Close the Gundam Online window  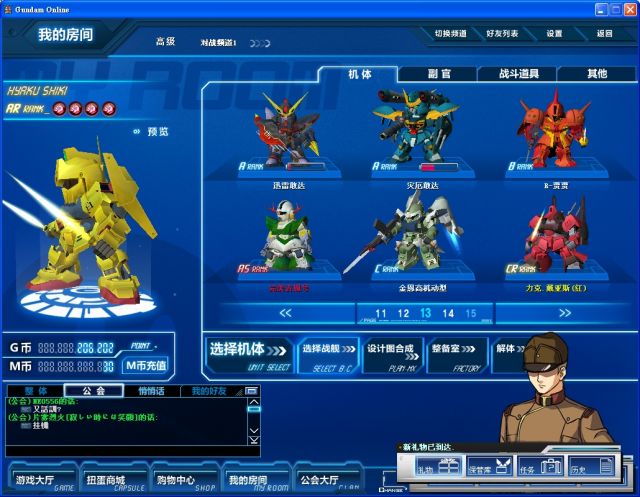pos(629,9)
